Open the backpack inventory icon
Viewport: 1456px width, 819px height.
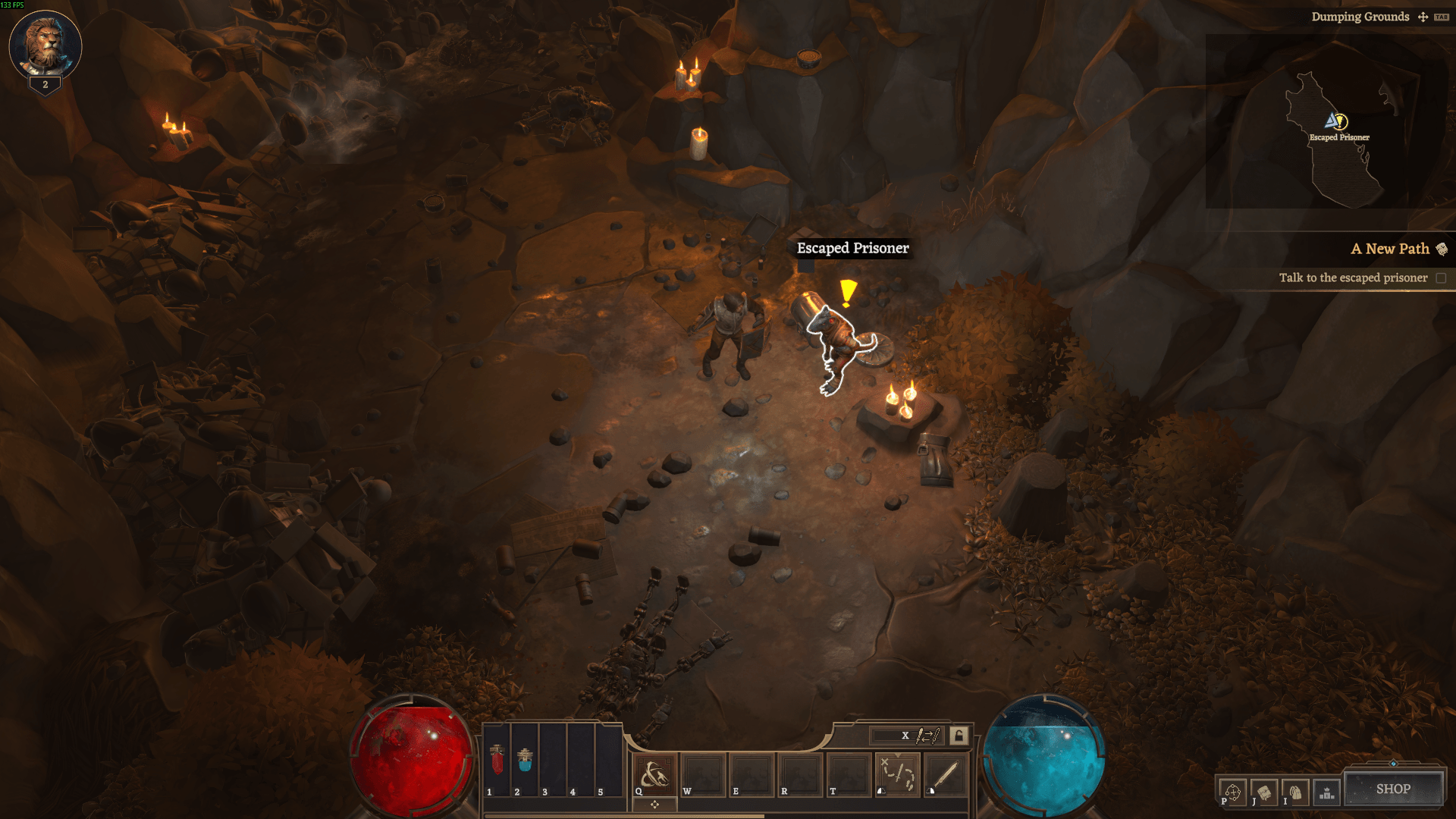(x=1295, y=792)
